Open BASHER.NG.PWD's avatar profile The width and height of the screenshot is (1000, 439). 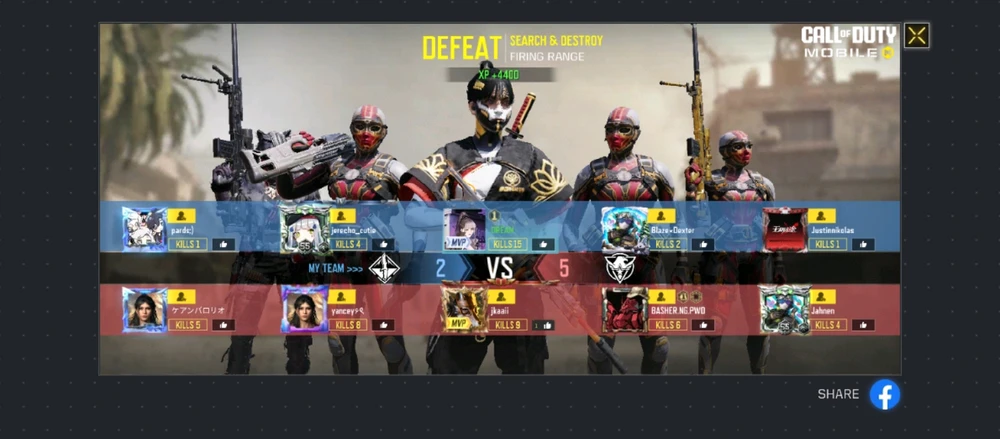pos(624,310)
